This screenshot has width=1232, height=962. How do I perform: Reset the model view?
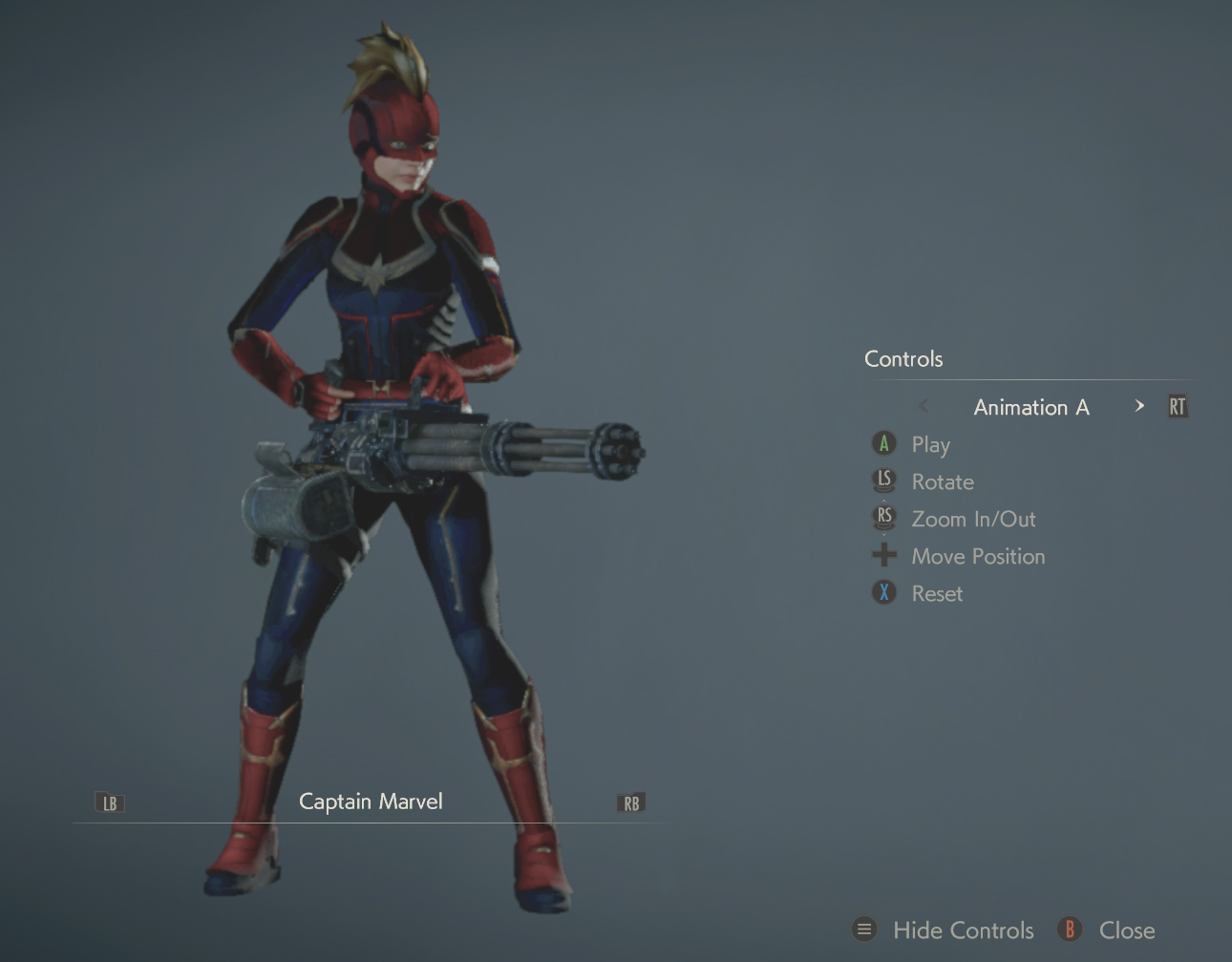point(936,593)
